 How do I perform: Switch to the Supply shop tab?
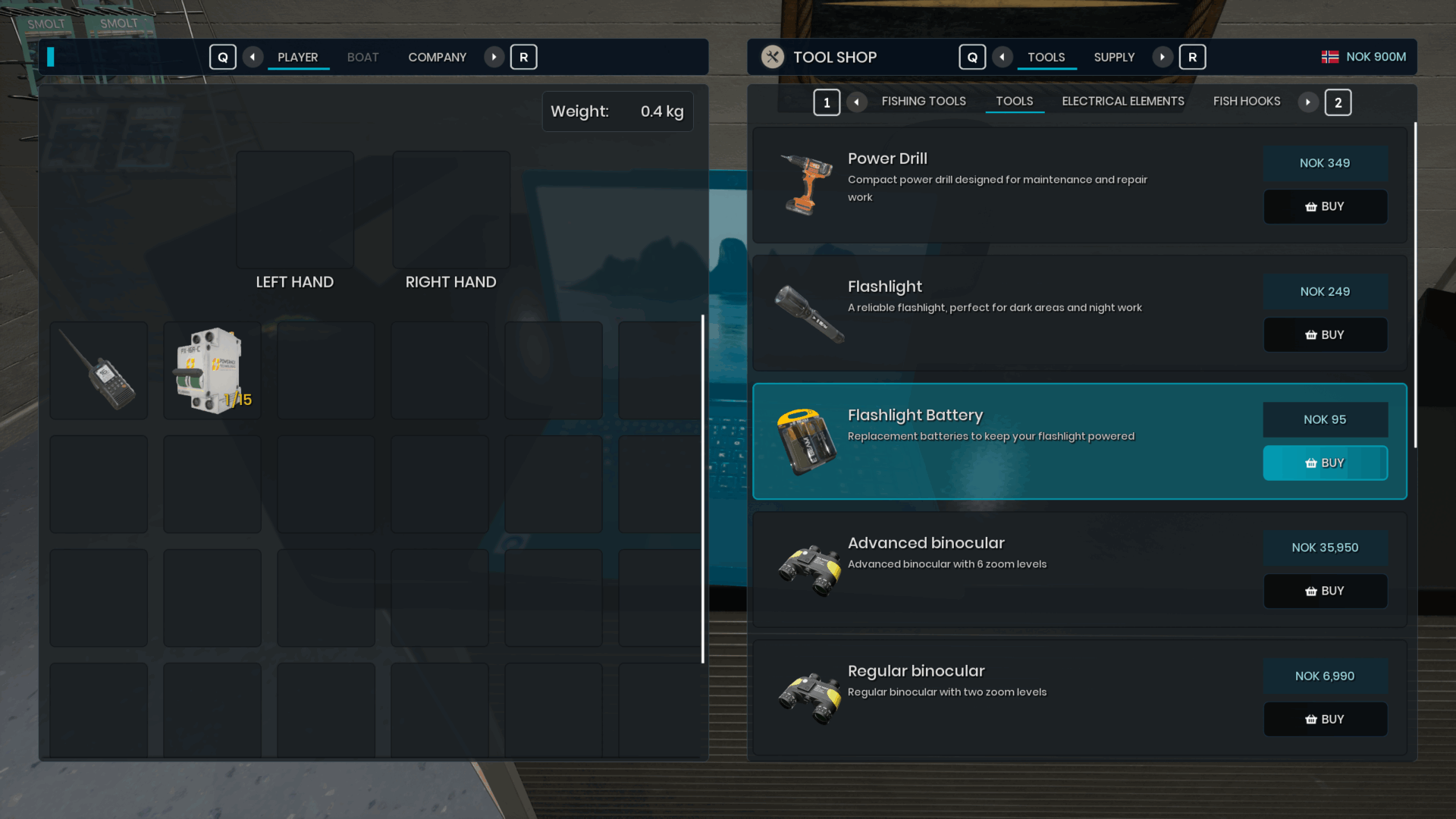1114,58
